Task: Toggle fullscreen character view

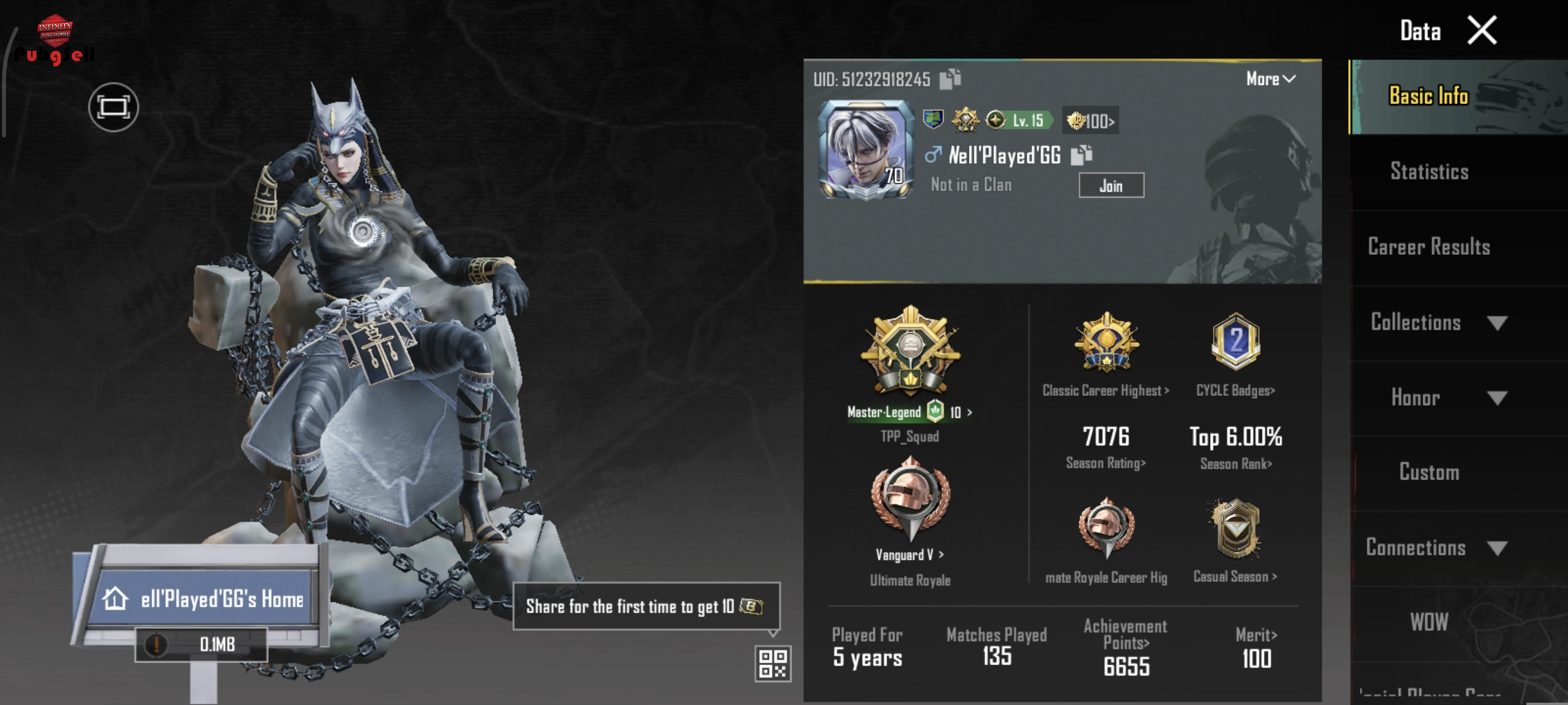Action: coord(113,107)
